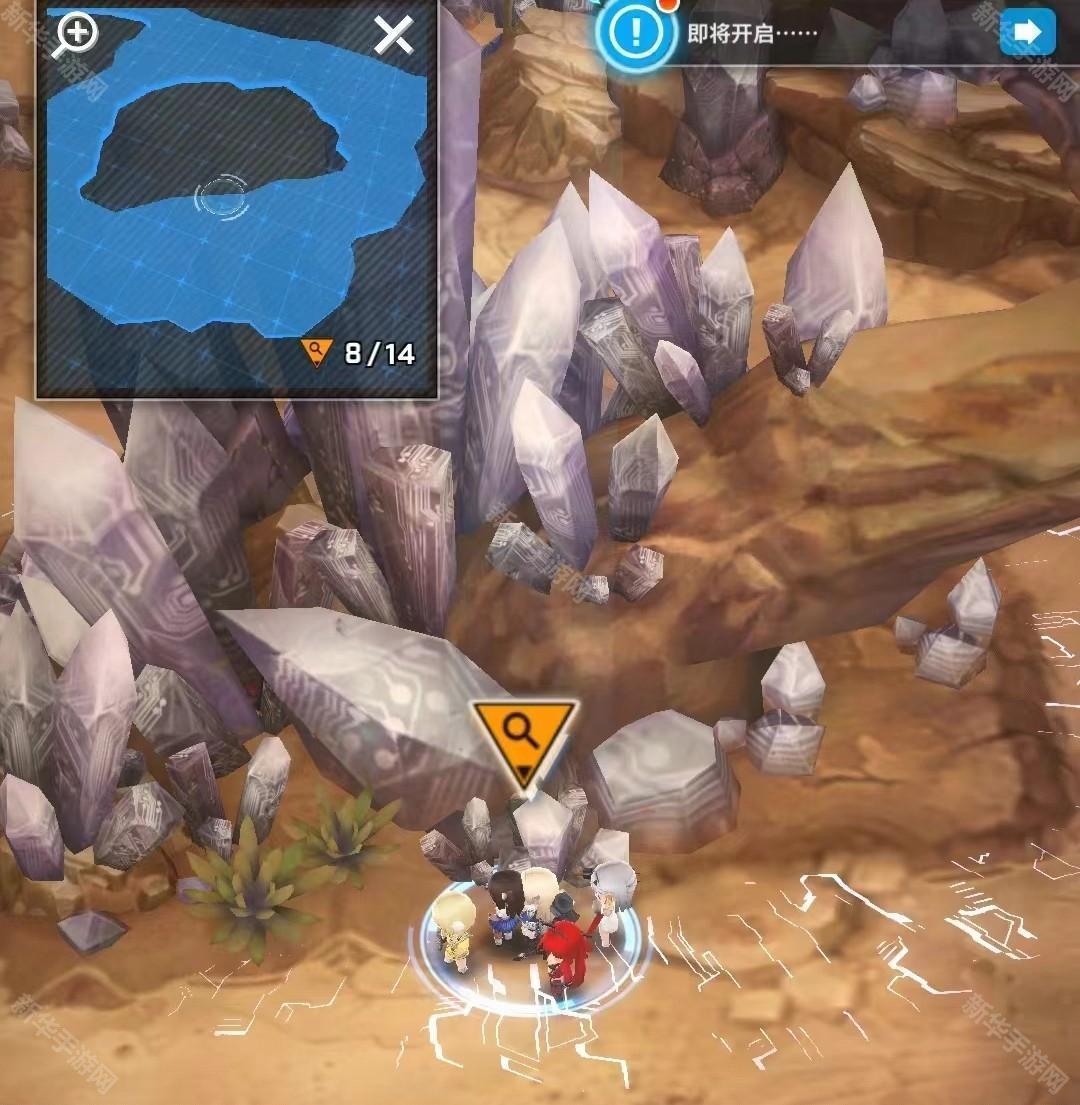The image size is (1080, 1105).
Task: Open the exclamation notification icon
Action: tap(634, 32)
